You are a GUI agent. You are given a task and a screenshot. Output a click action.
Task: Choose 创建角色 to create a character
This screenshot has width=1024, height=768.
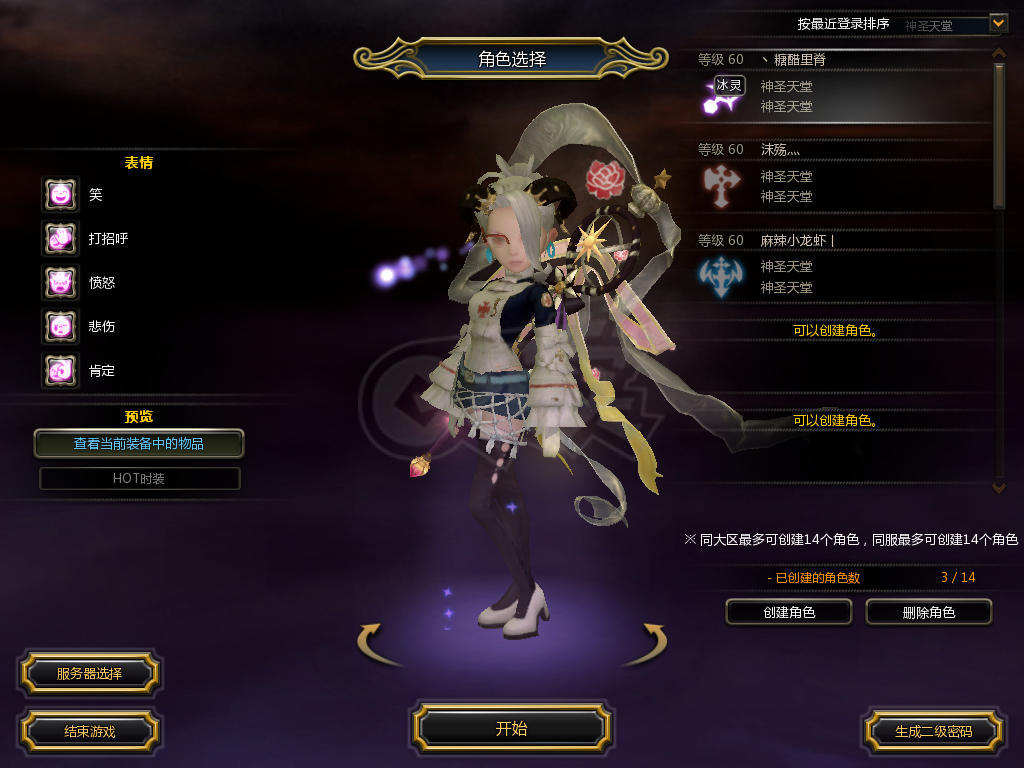(788, 612)
